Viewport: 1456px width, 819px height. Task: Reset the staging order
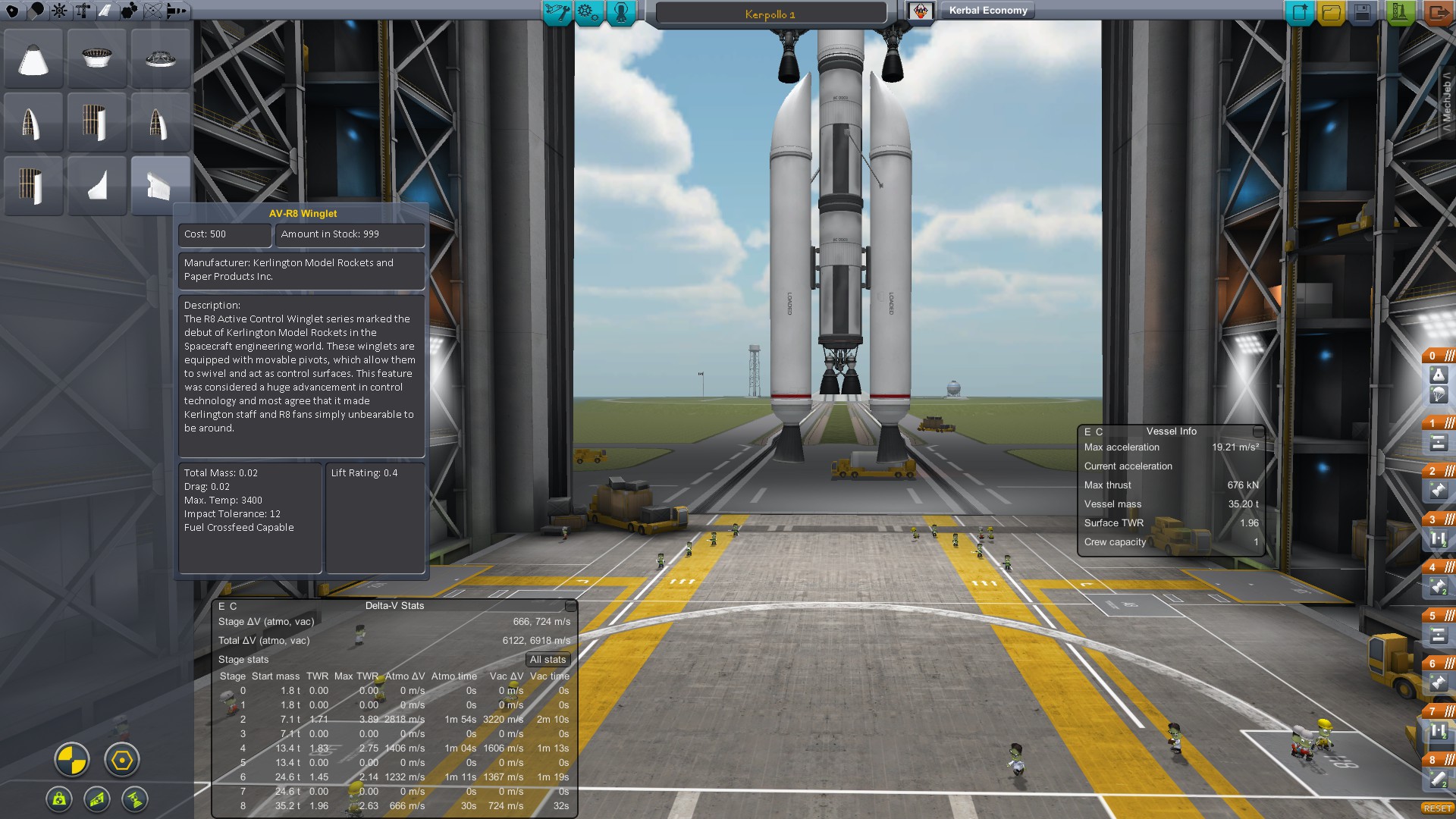coord(1437,808)
